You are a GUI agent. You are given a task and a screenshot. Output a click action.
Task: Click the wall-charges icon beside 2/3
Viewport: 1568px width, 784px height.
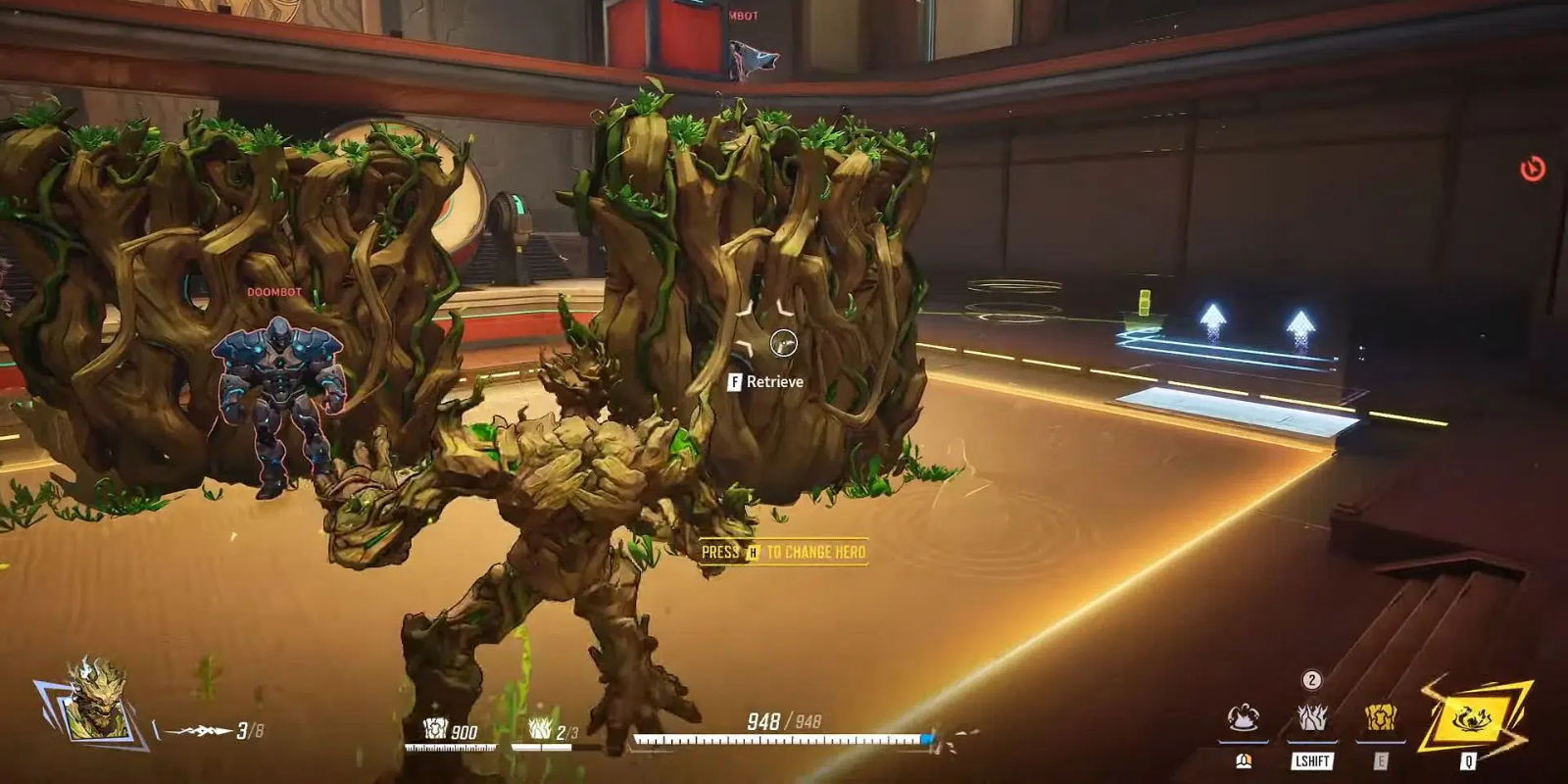click(x=538, y=730)
